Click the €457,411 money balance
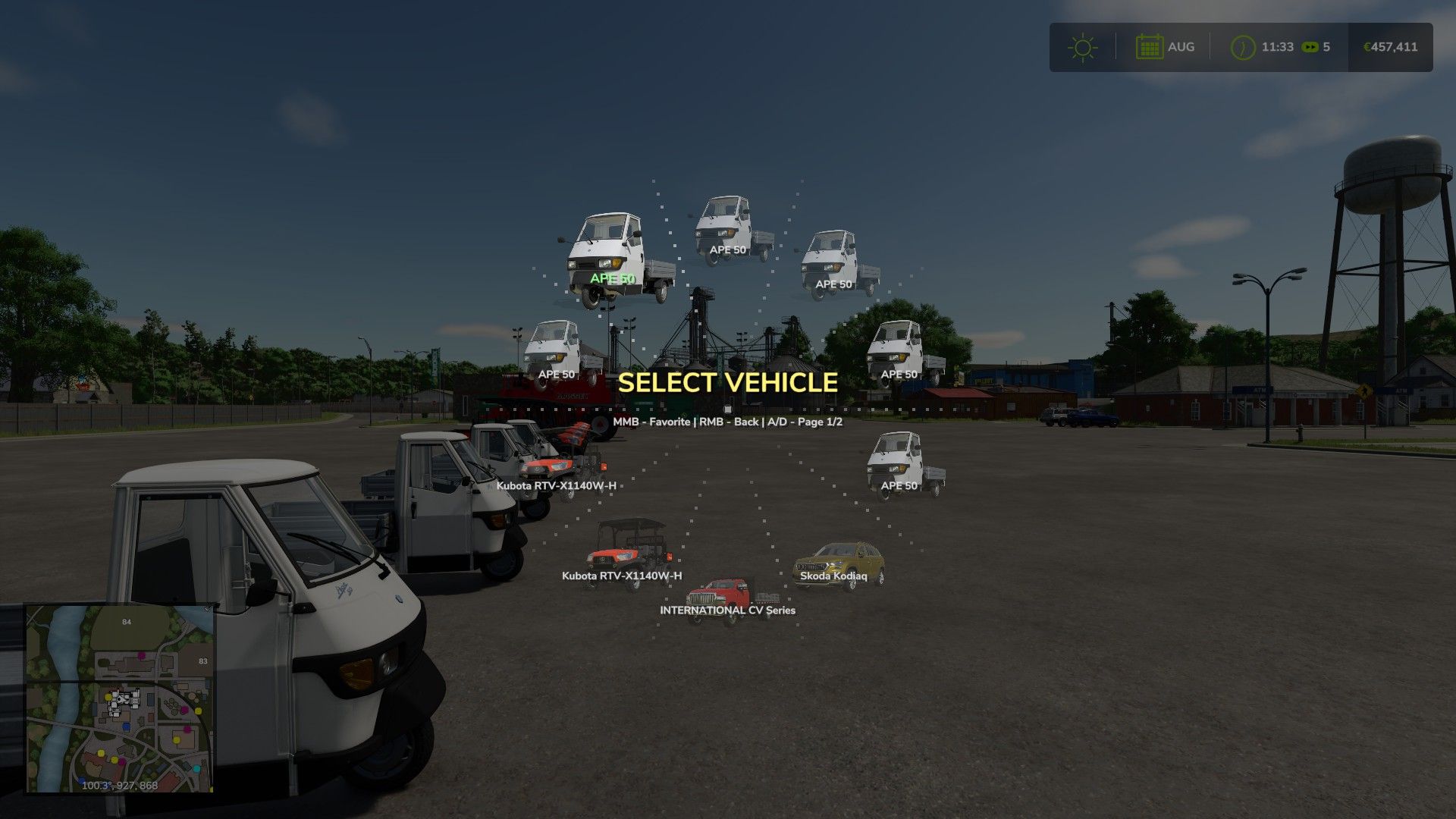This screenshot has height=819, width=1456. point(1390,46)
